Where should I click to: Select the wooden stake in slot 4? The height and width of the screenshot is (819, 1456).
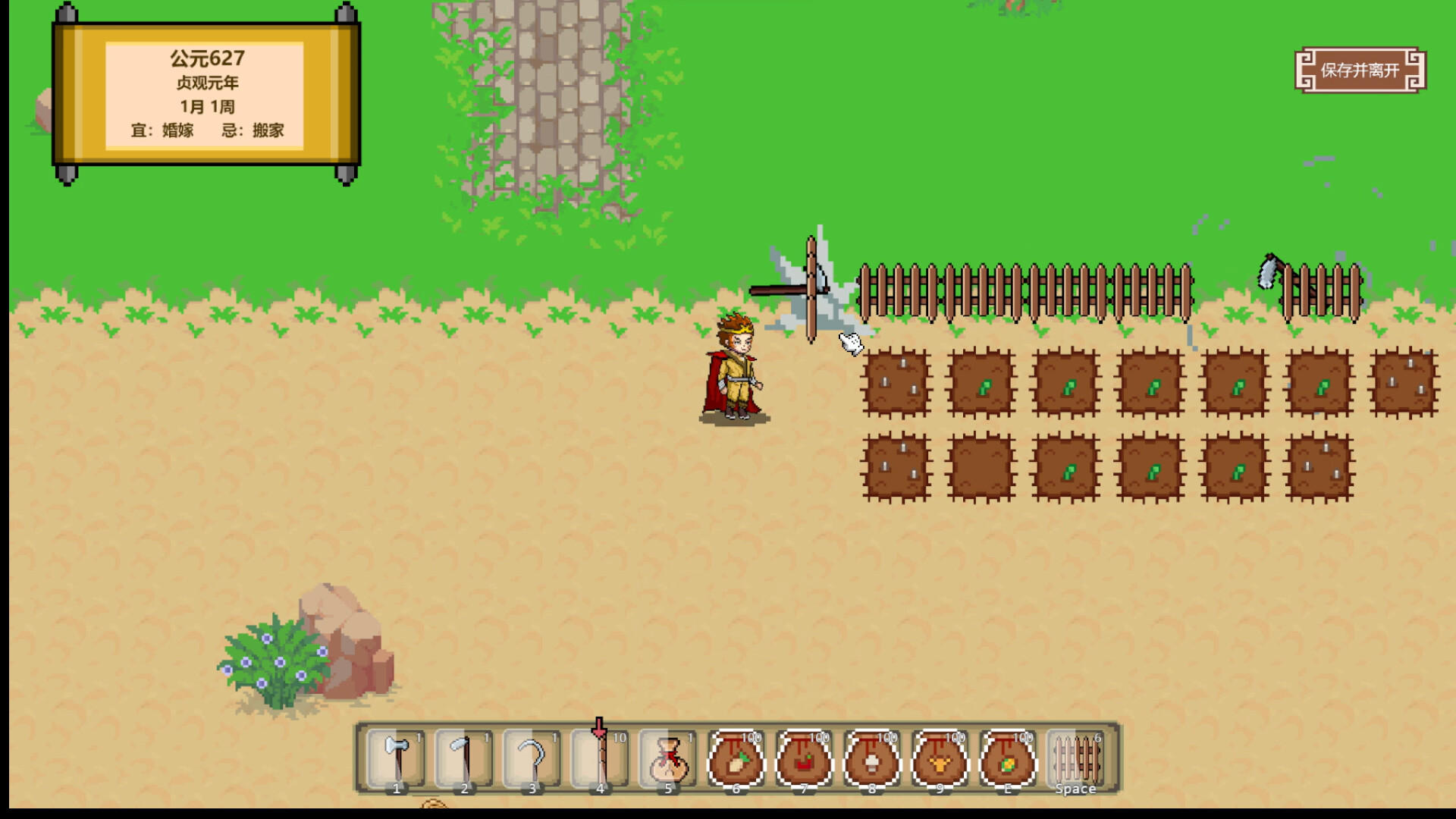599,758
